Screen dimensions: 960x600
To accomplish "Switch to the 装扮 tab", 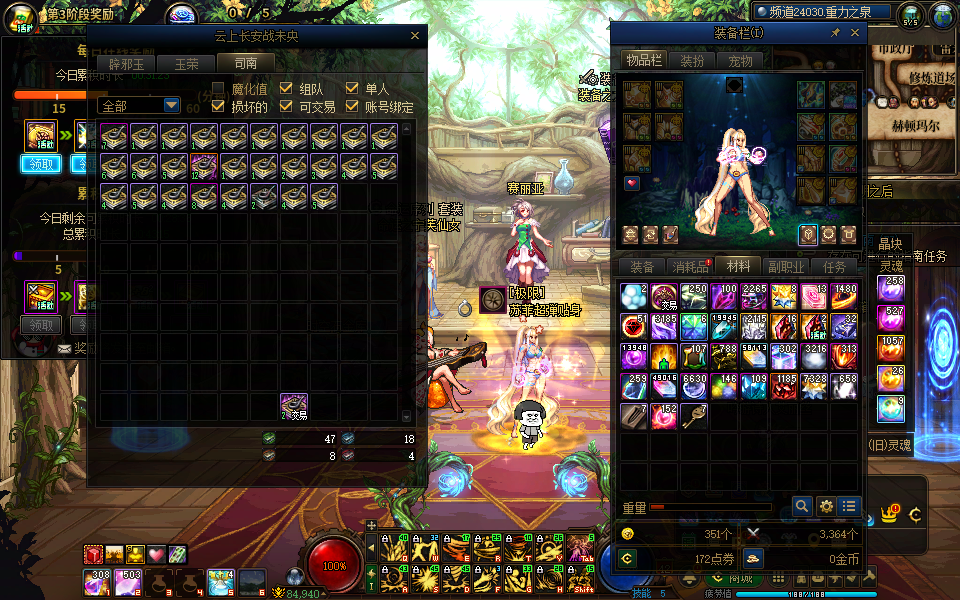I will point(692,61).
